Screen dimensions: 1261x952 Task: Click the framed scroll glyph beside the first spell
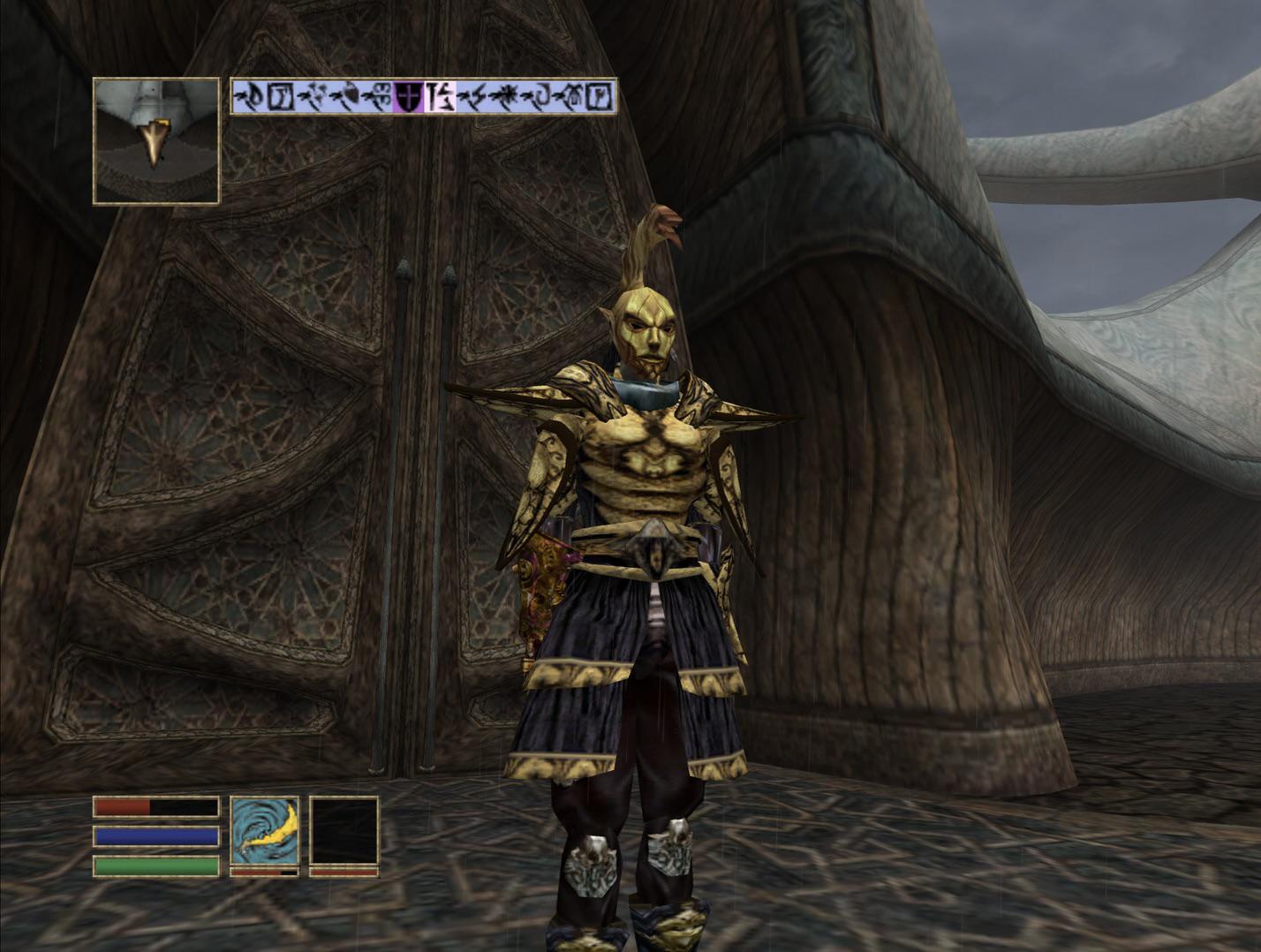[281, 95]
